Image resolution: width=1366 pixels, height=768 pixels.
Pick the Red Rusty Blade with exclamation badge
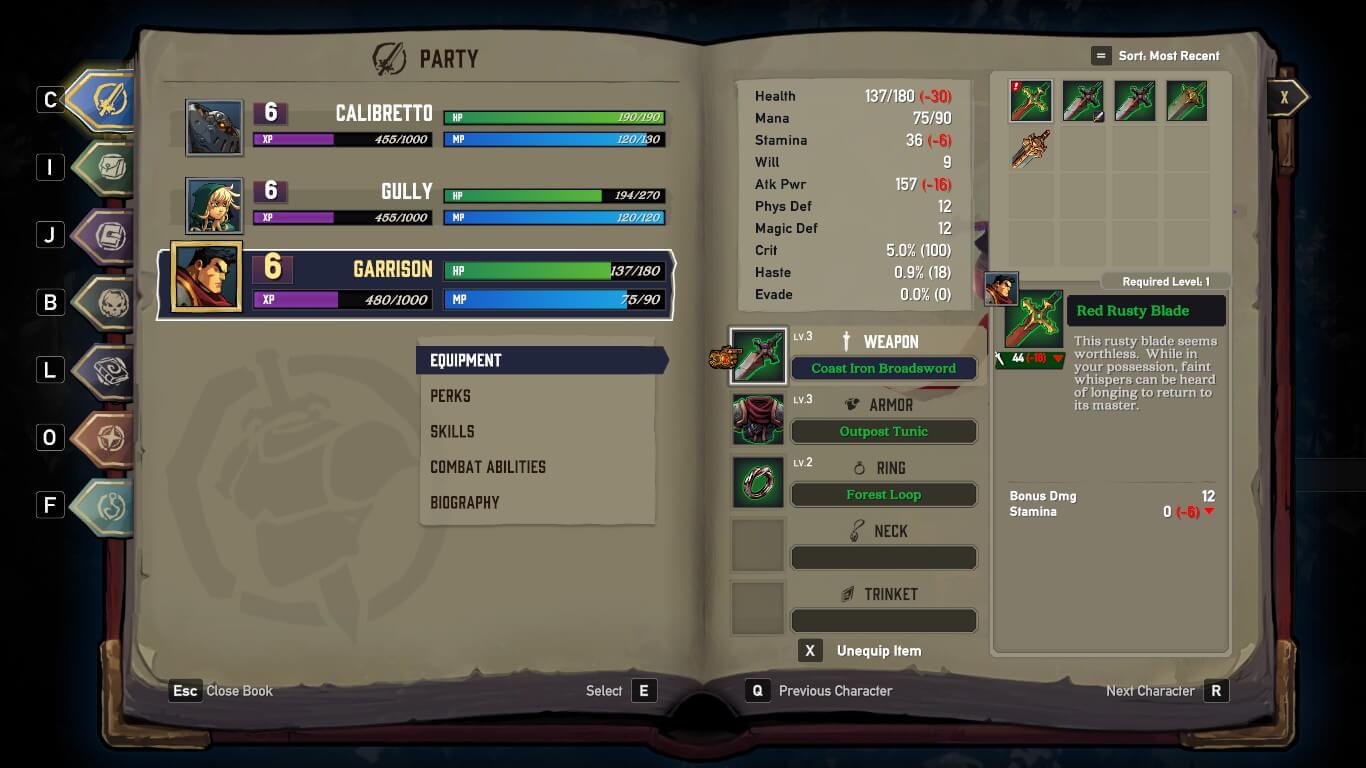click(x=1030, y=101)
